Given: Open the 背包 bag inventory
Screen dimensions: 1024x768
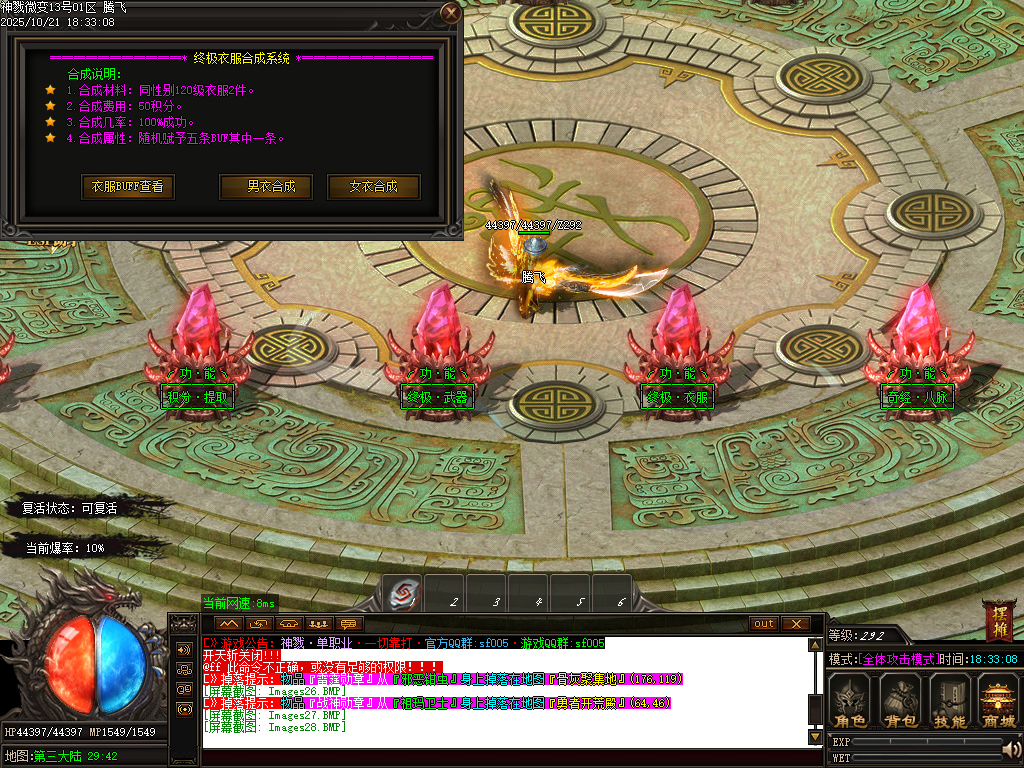Looking at the screenshot, I should [x=900, y=700].
